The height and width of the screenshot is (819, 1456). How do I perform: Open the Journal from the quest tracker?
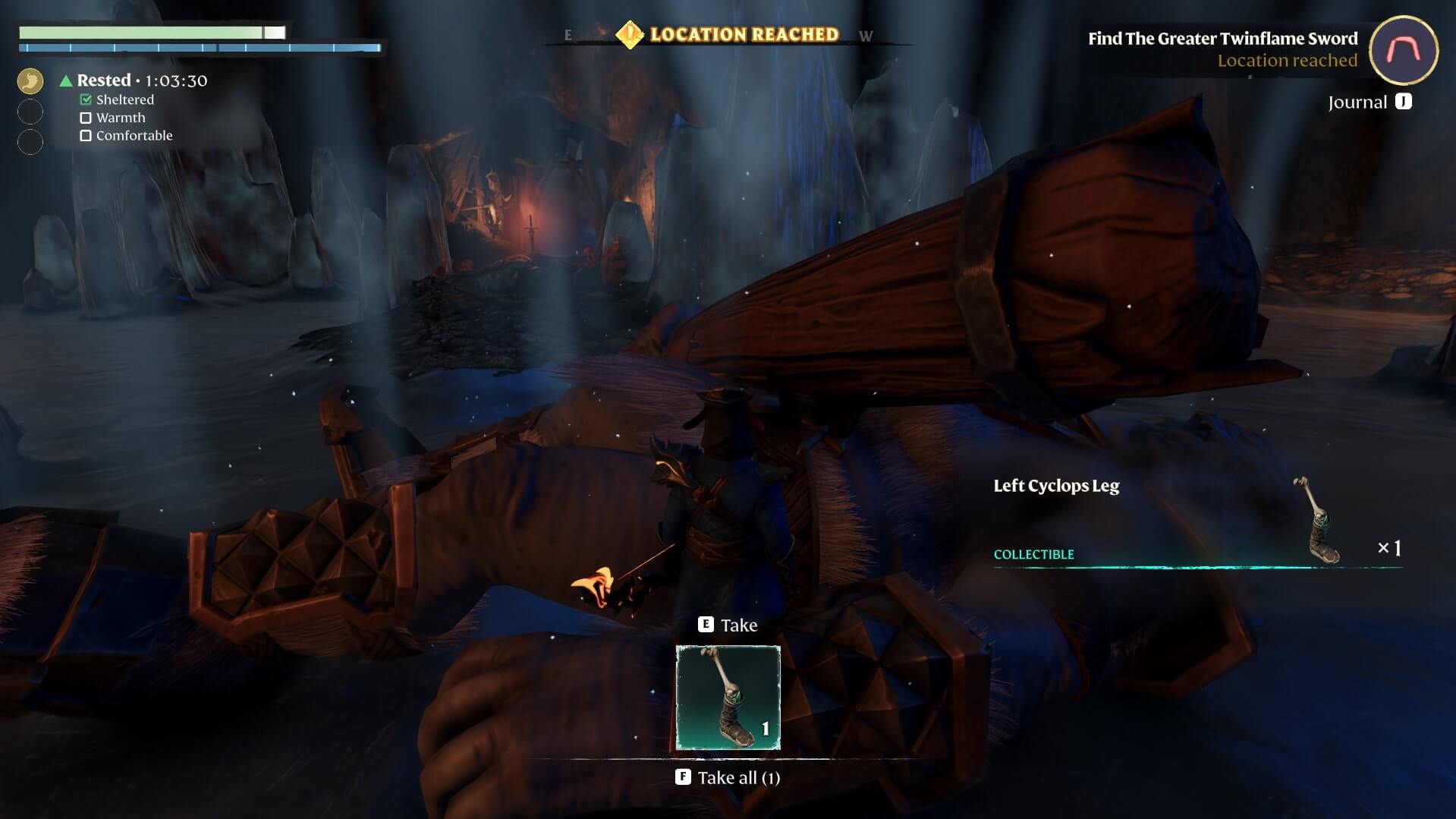click(x=1369, y=102)
